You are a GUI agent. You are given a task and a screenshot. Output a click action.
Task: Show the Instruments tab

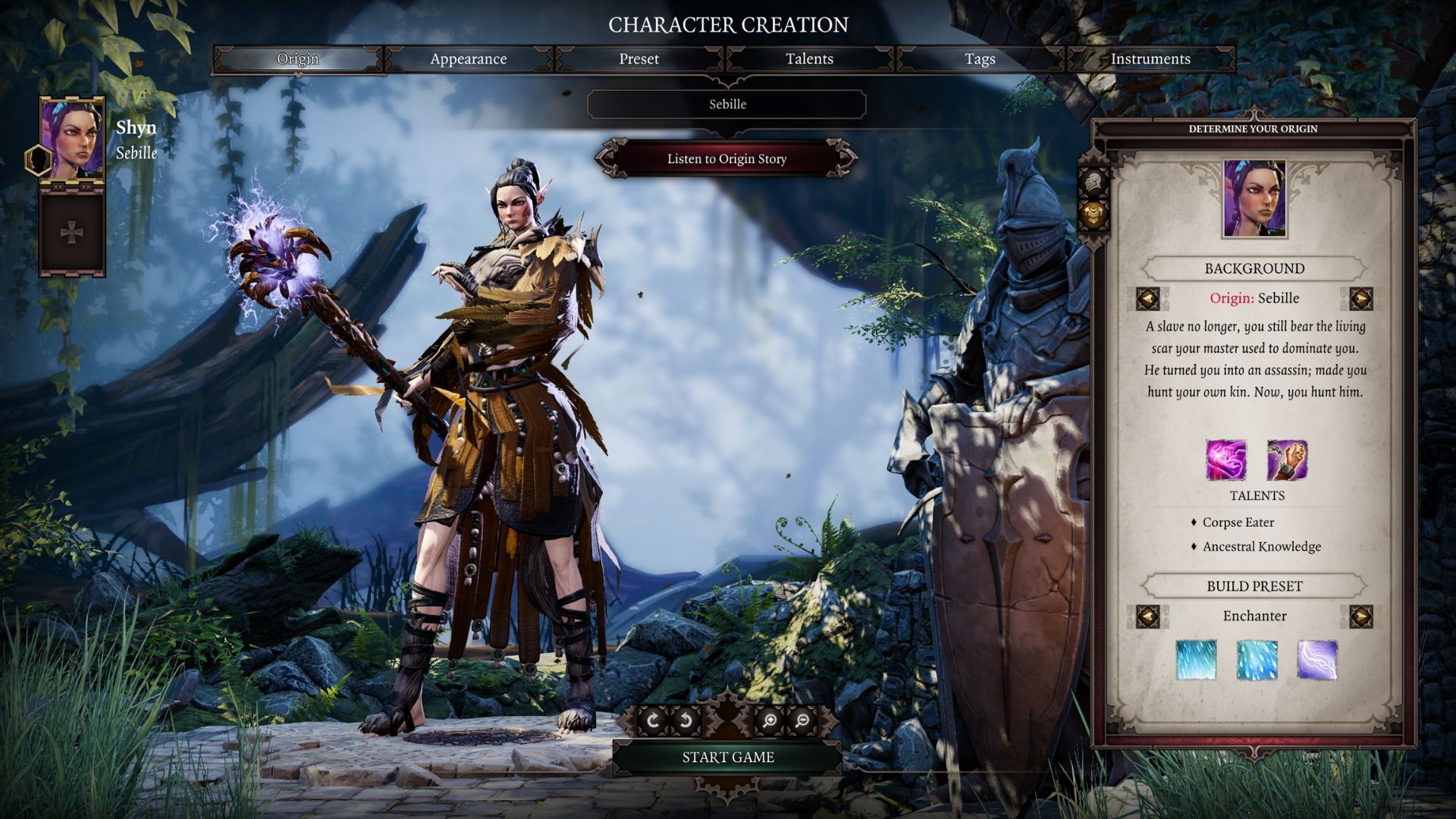(1150, 59)
